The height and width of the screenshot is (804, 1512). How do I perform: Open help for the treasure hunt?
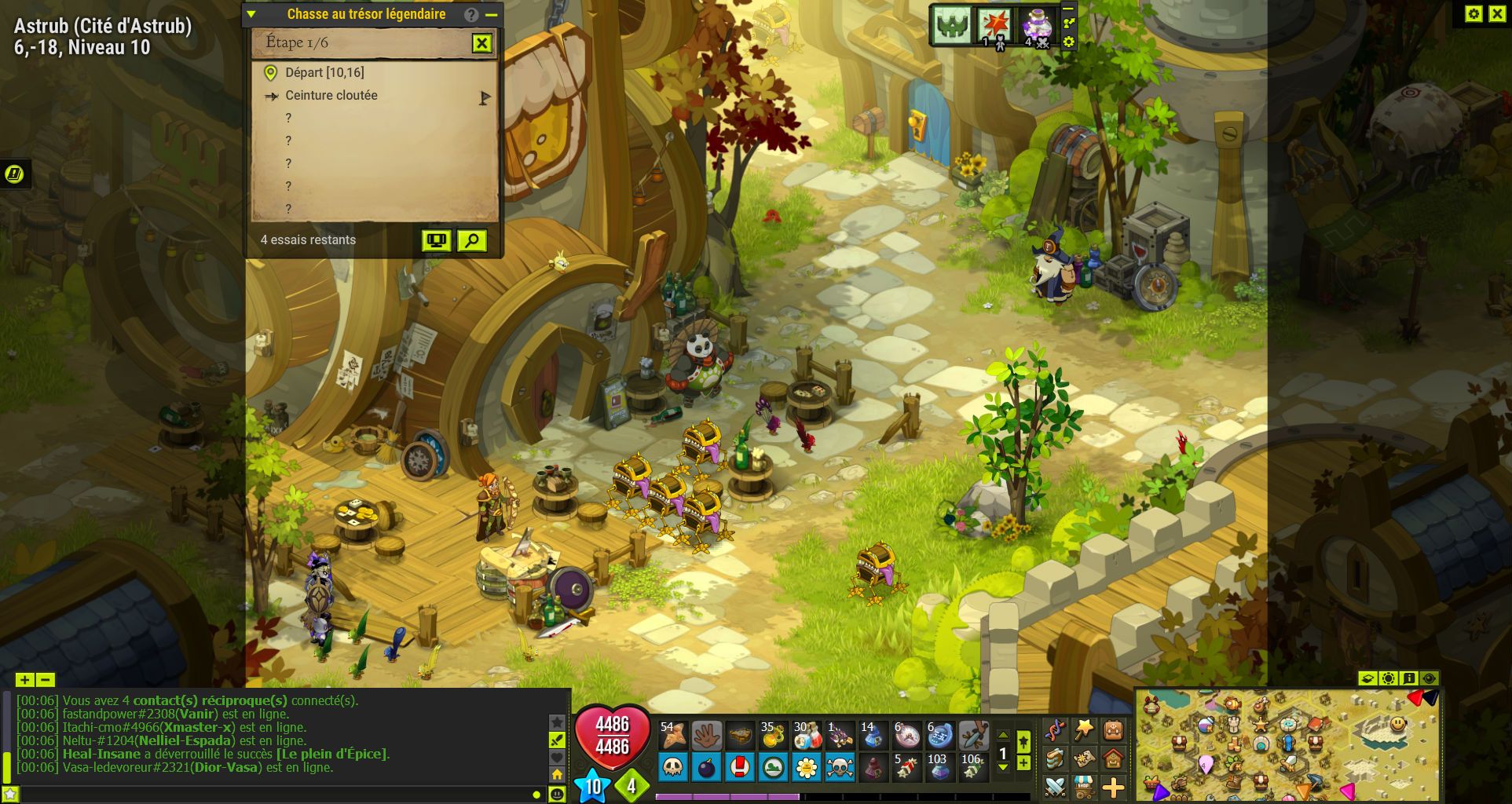pos(470,14)
